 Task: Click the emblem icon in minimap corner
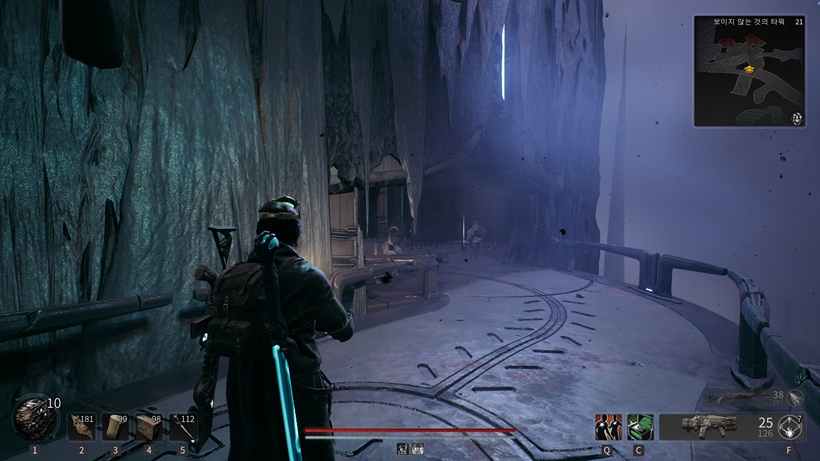797,118
